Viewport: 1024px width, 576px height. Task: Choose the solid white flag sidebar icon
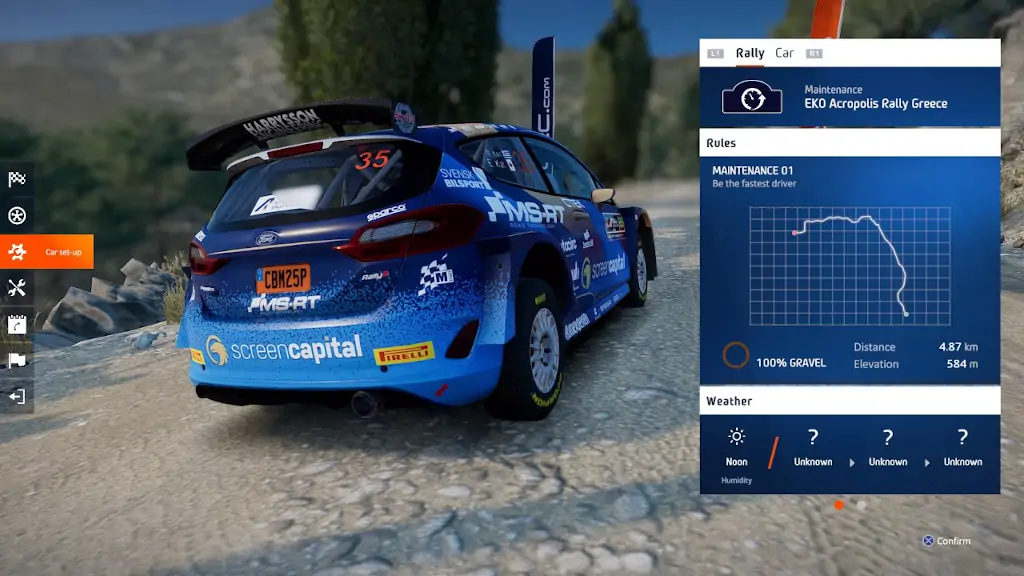point(17,360)
